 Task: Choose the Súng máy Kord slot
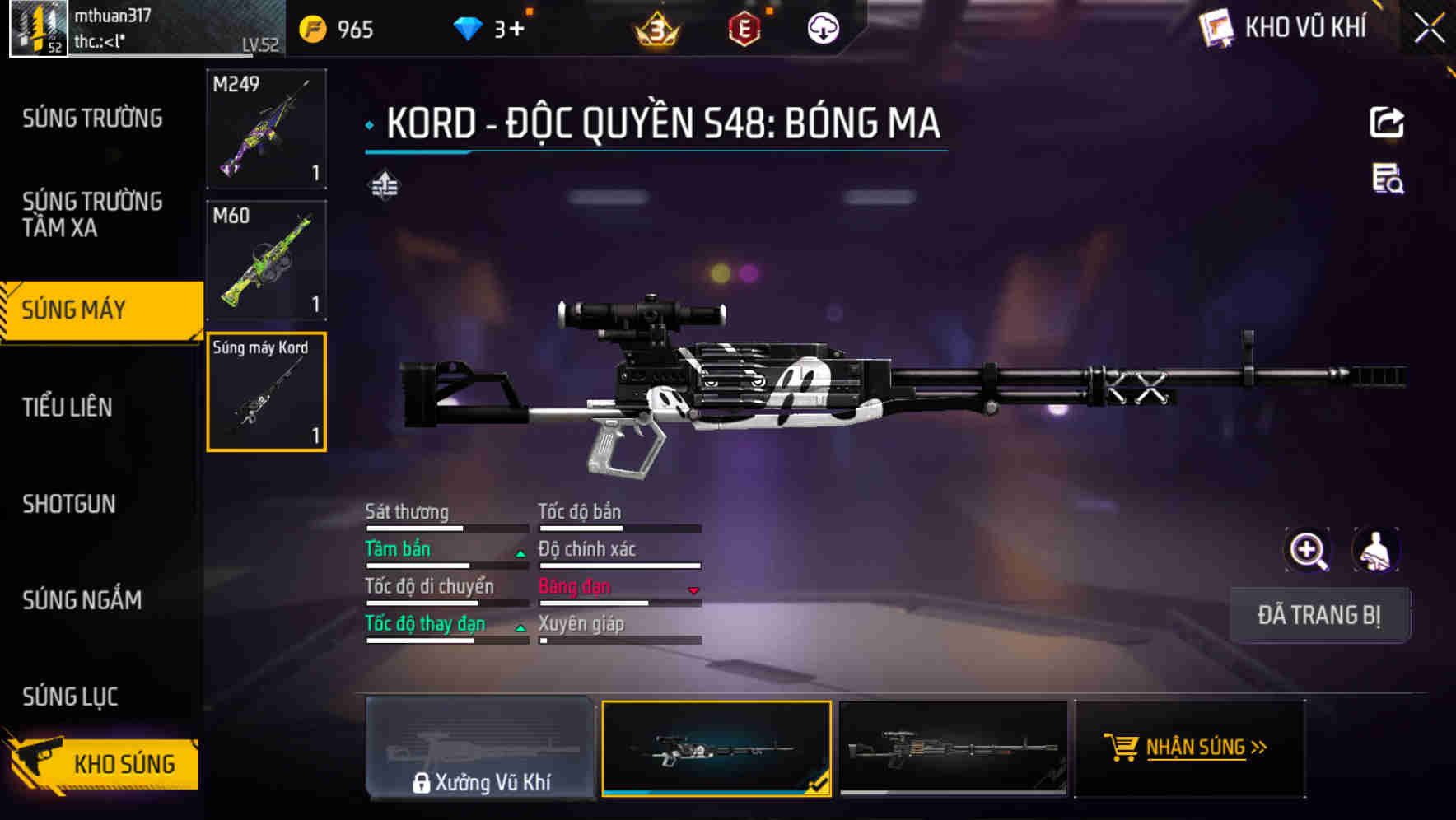pos(266,392)
